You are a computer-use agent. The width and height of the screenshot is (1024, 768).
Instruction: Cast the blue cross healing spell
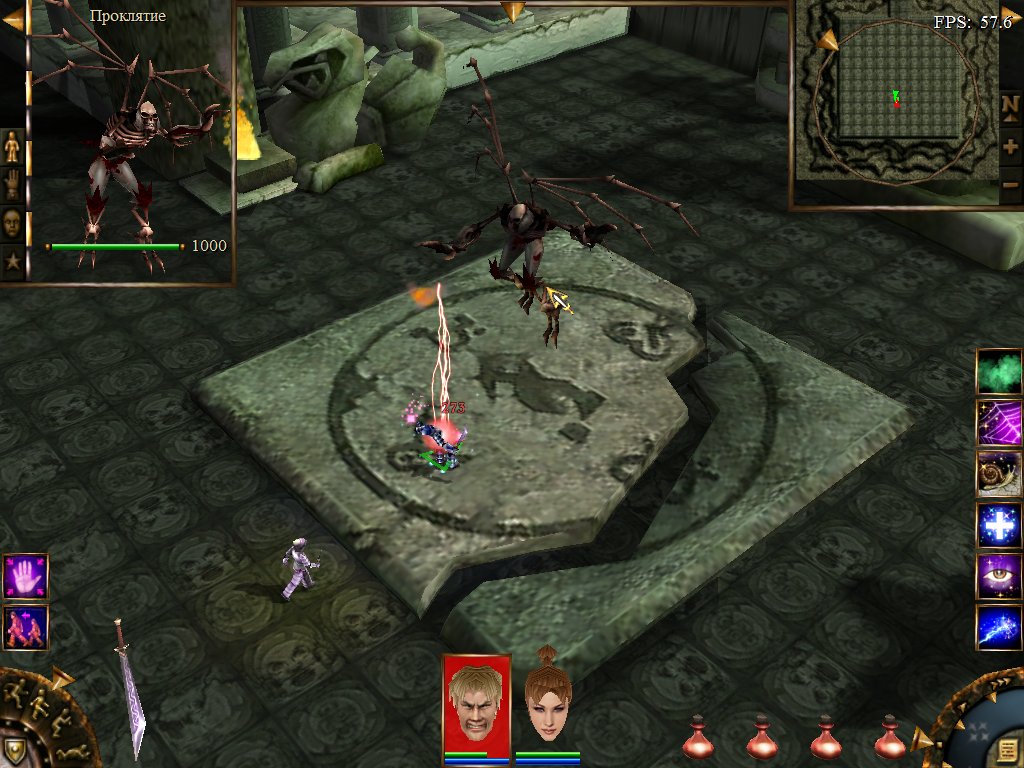click(999, 526)
